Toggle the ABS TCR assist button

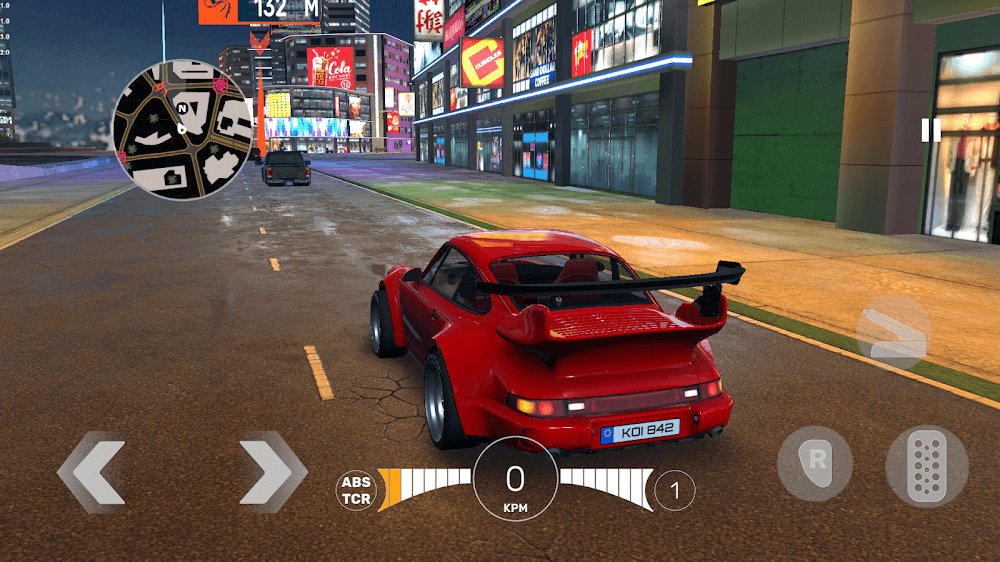point(356,490)
